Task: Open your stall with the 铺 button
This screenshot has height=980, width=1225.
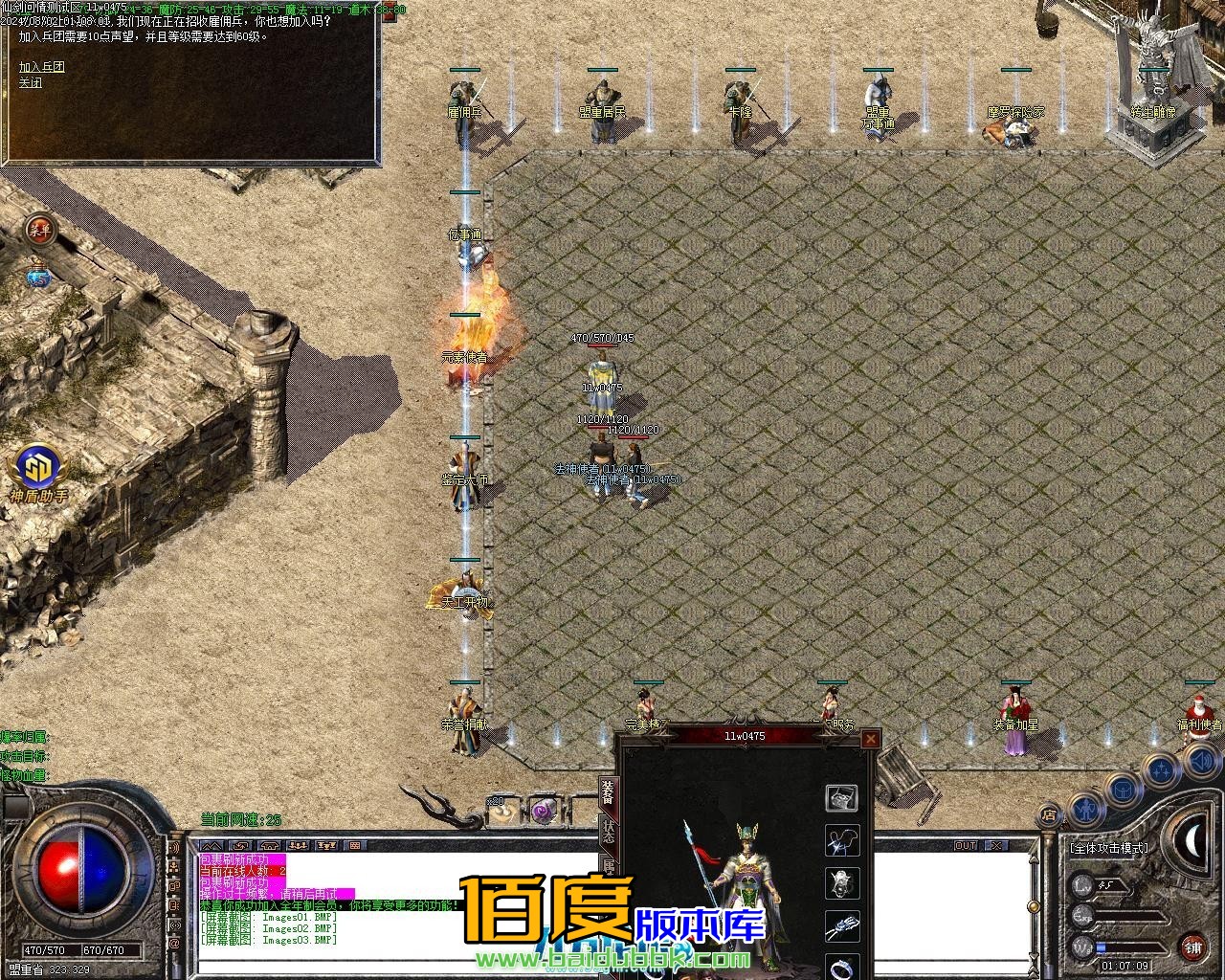Action: [1194, 947]
